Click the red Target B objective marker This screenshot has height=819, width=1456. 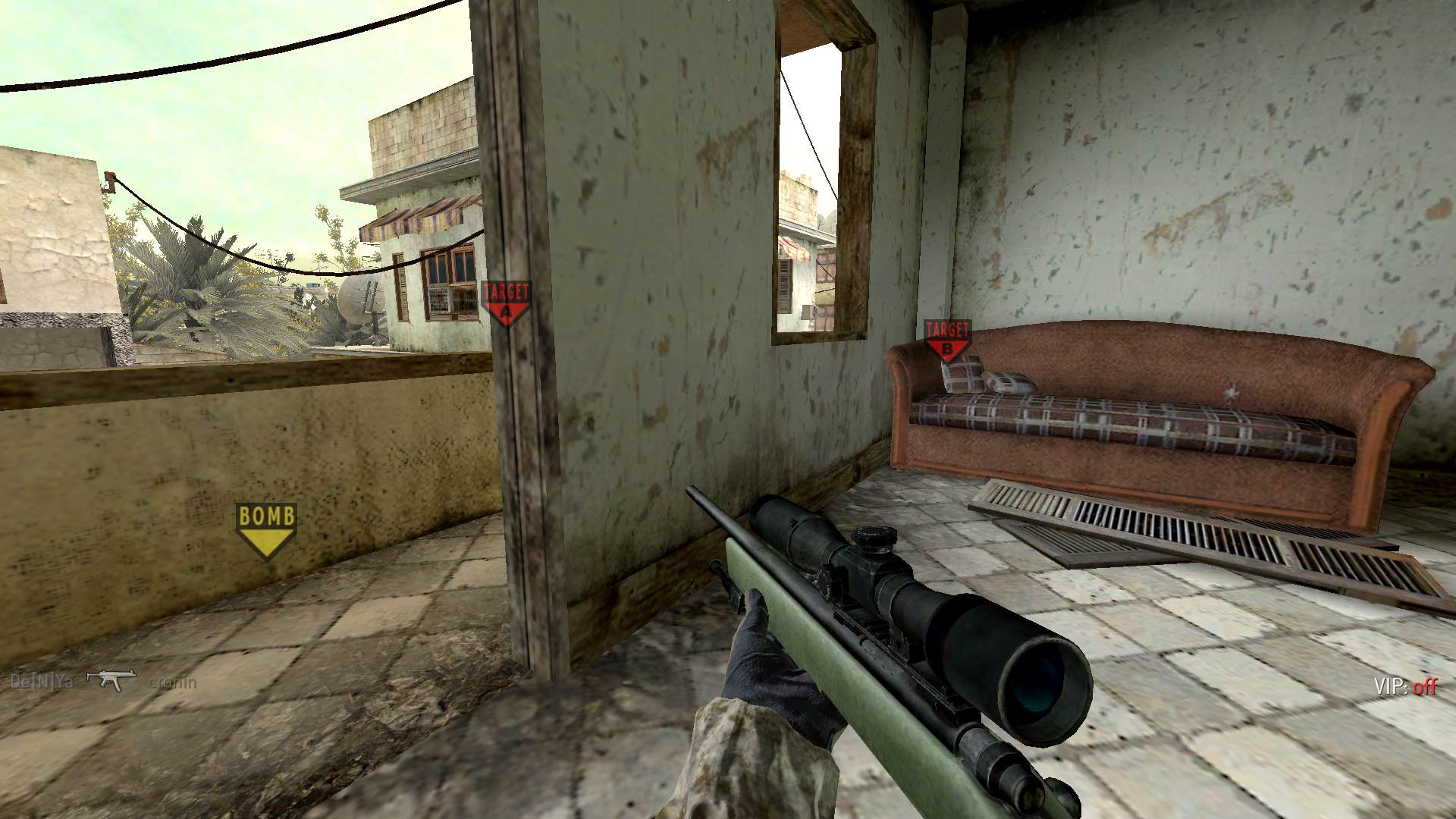point(947,339)
